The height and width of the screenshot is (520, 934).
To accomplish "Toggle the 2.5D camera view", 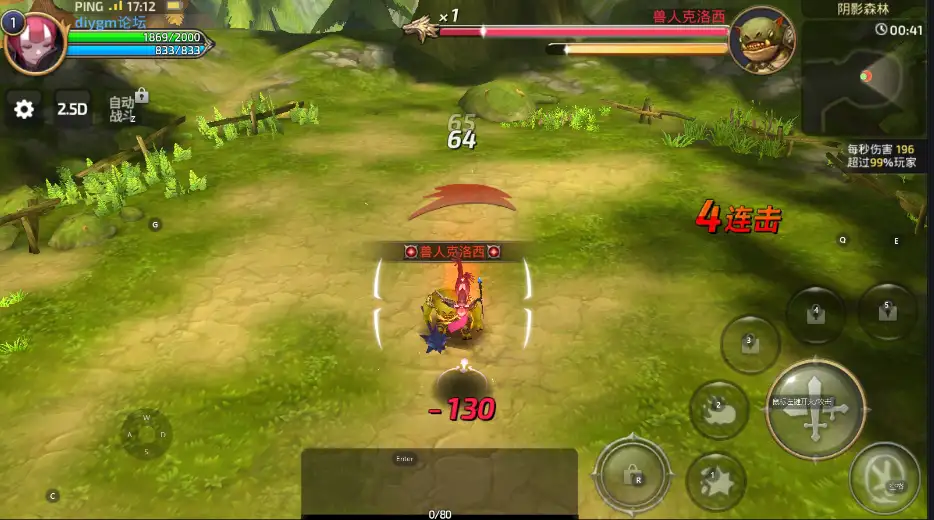I will pos(72,109).
